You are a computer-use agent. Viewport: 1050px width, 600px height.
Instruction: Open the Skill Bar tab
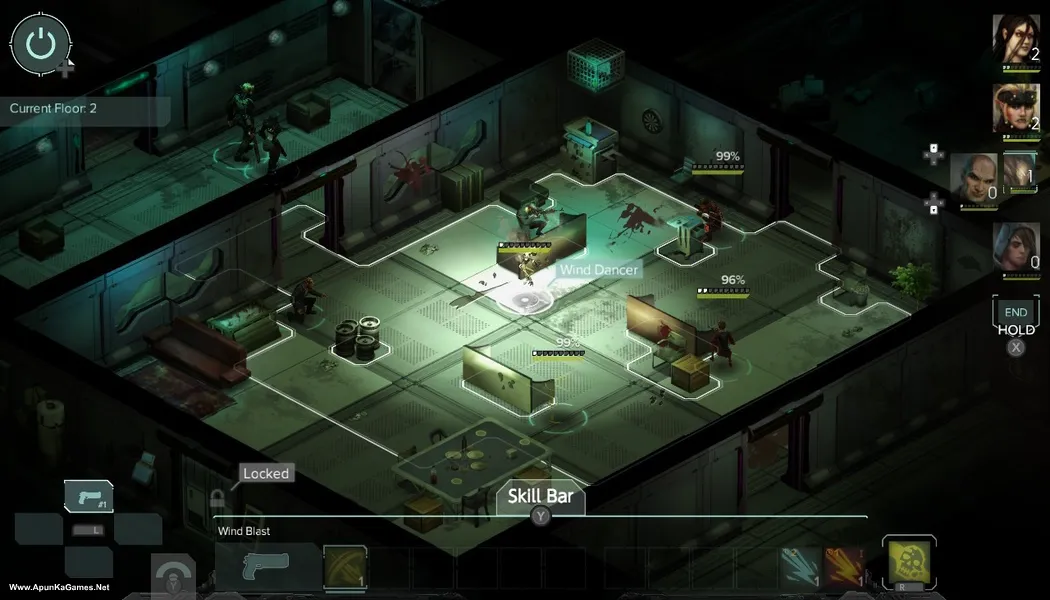[x=540, y=497]
